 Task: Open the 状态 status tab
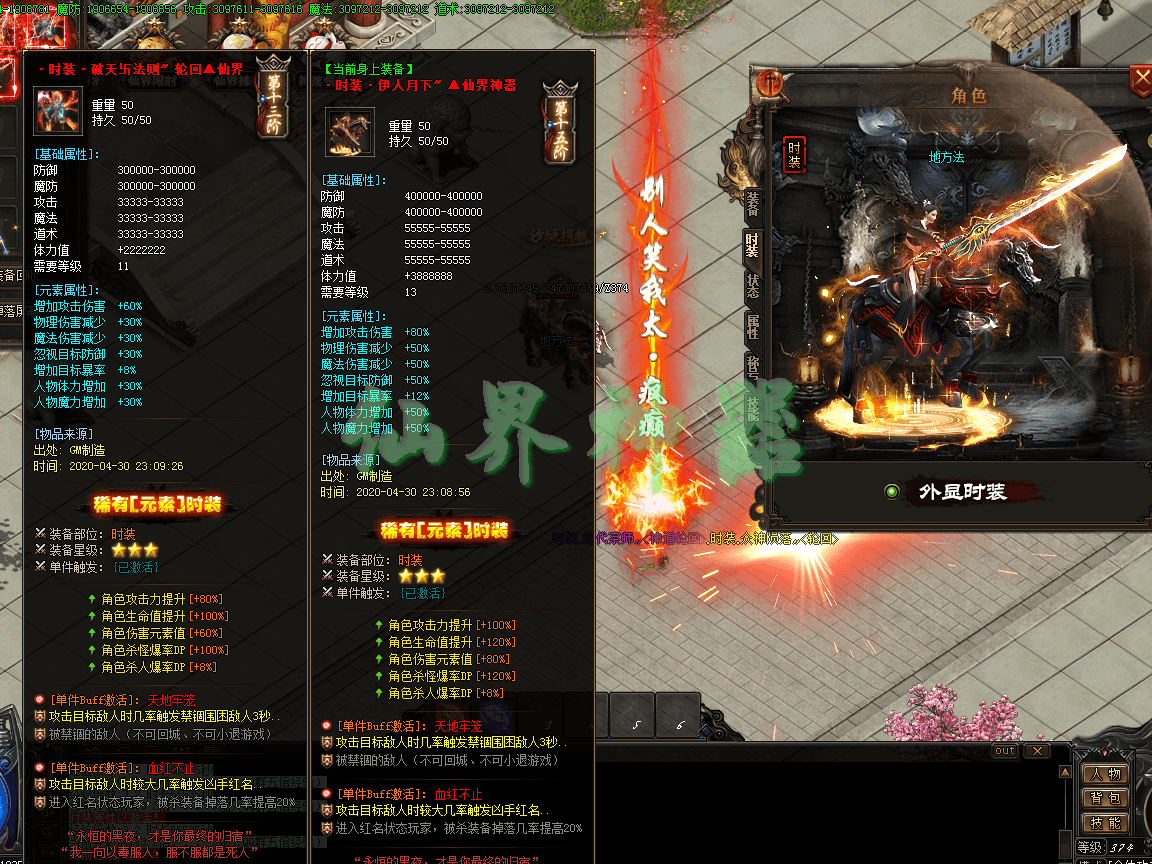(752, 285)
